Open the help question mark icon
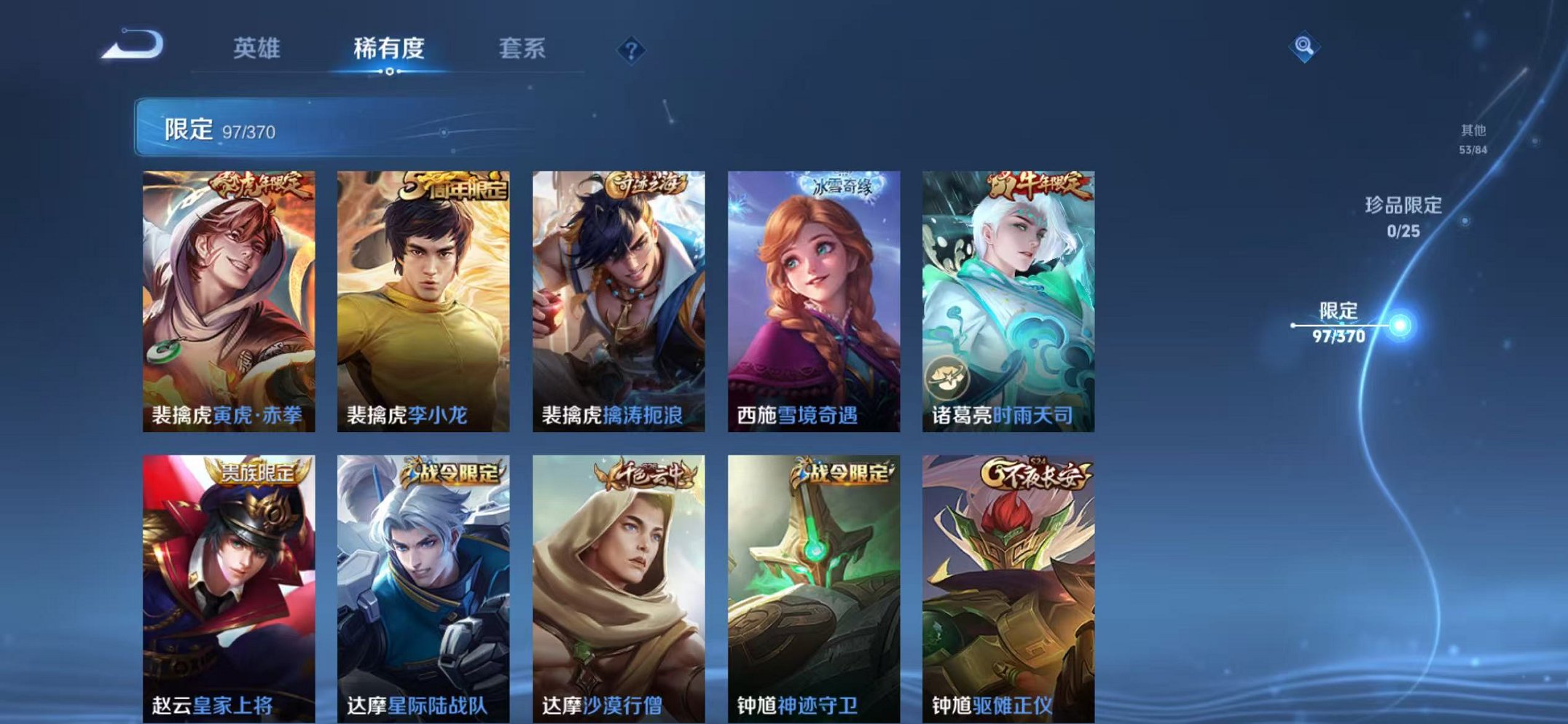The image size is (1568, 724). tap(631, 50)
